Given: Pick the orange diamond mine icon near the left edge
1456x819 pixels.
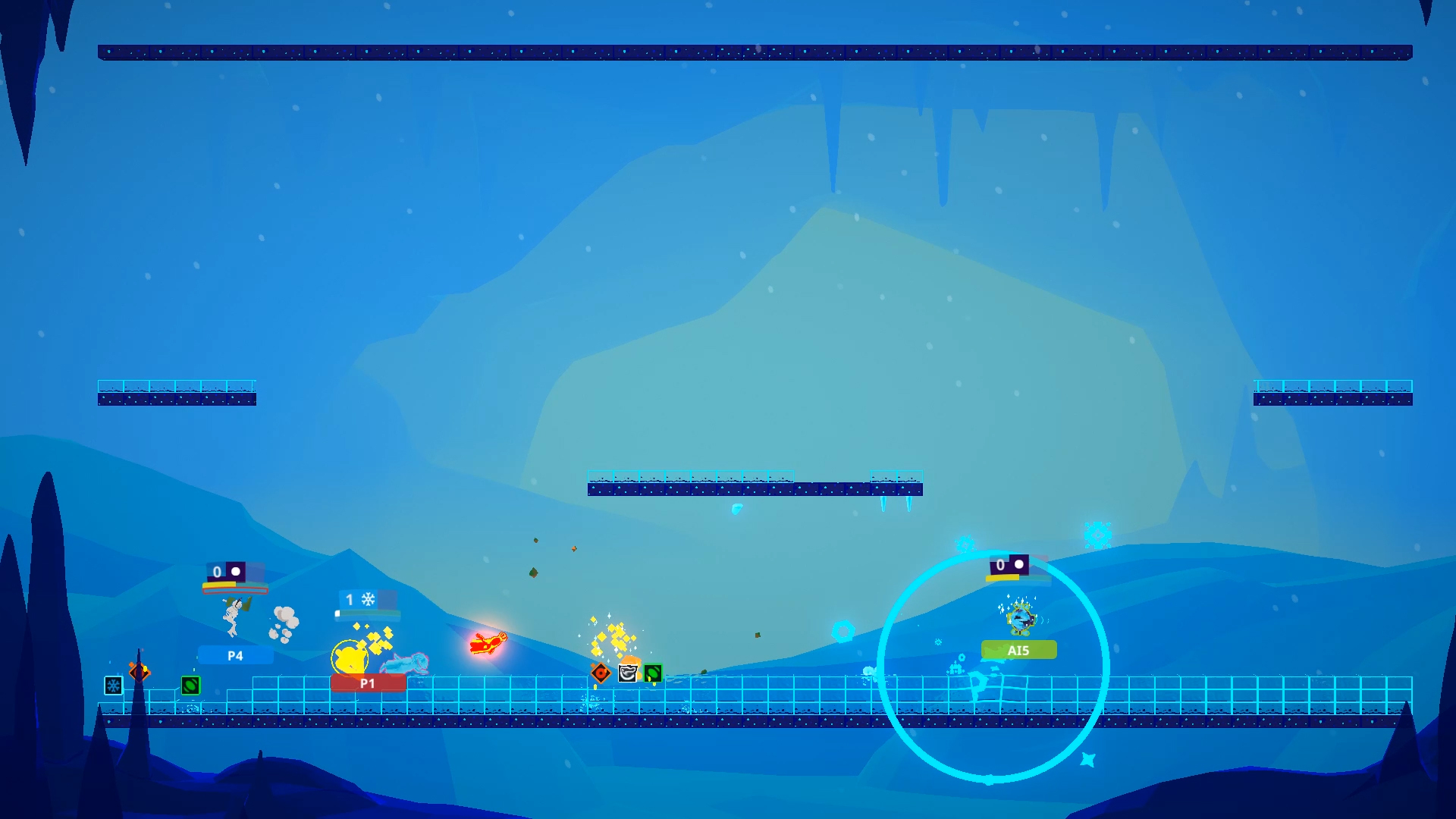Looking at the screenshot, I should pos(139,671).
